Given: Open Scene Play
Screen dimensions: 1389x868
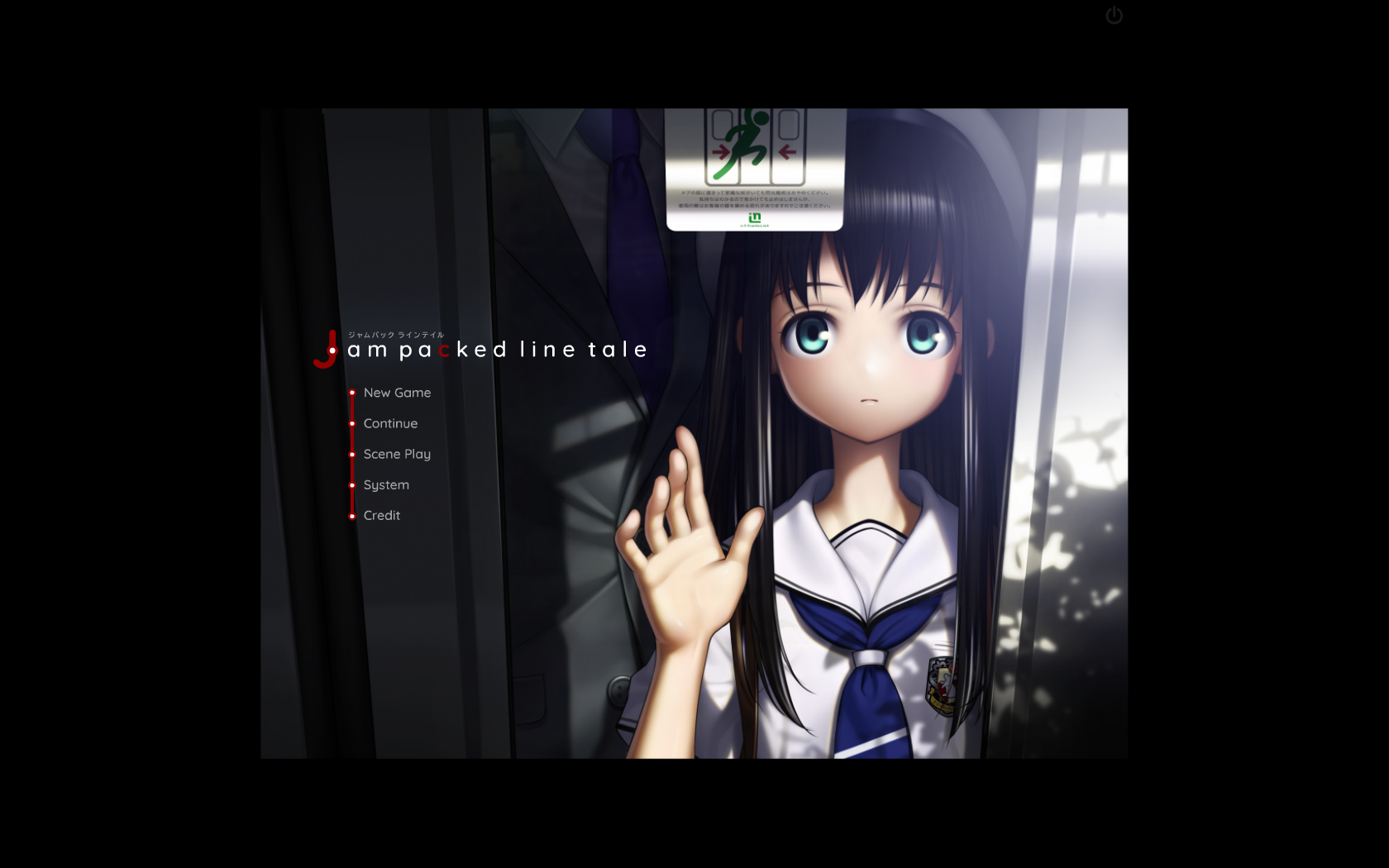Looking at the screenshot, I should 397,454.
